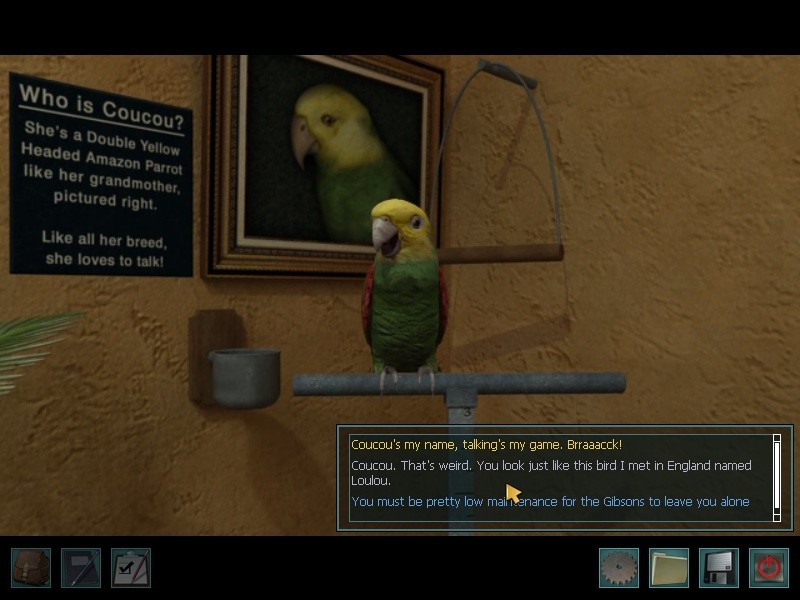The width and height of the screenshot is (800, 600).
Task: Save the game with the floppy disk
Action: [718, 567]
